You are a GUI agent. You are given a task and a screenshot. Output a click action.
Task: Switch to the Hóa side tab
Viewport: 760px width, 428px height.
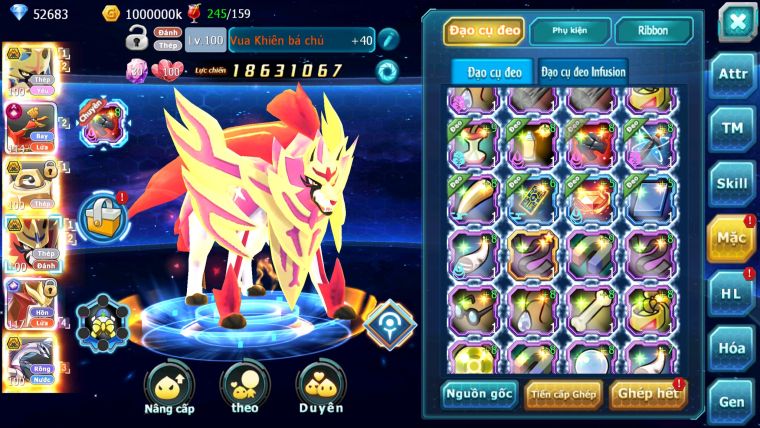tap(733, 347)
